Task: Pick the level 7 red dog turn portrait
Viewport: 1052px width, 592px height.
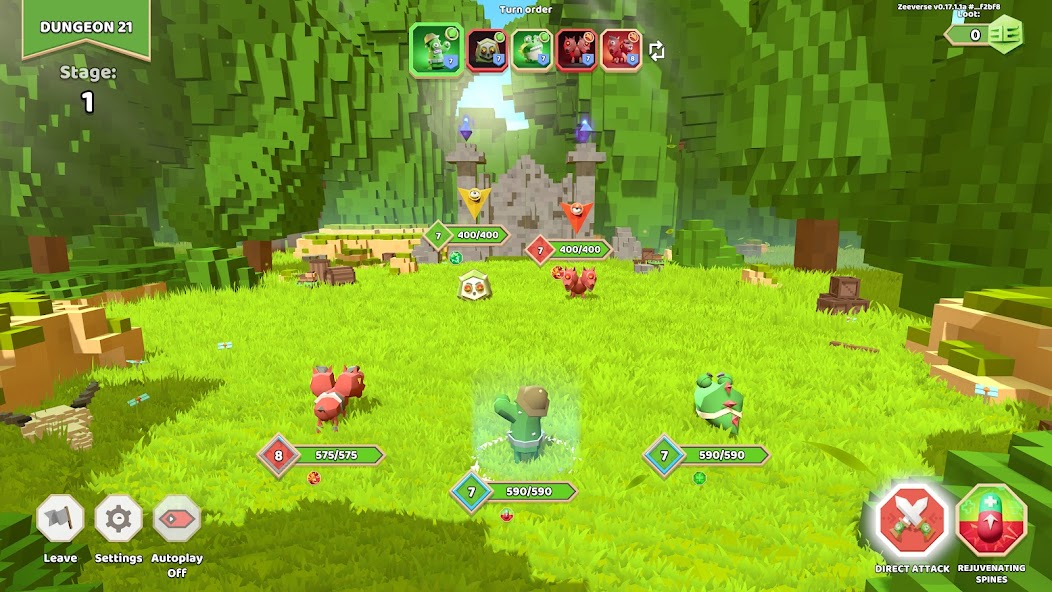Action: coord(577,50)
